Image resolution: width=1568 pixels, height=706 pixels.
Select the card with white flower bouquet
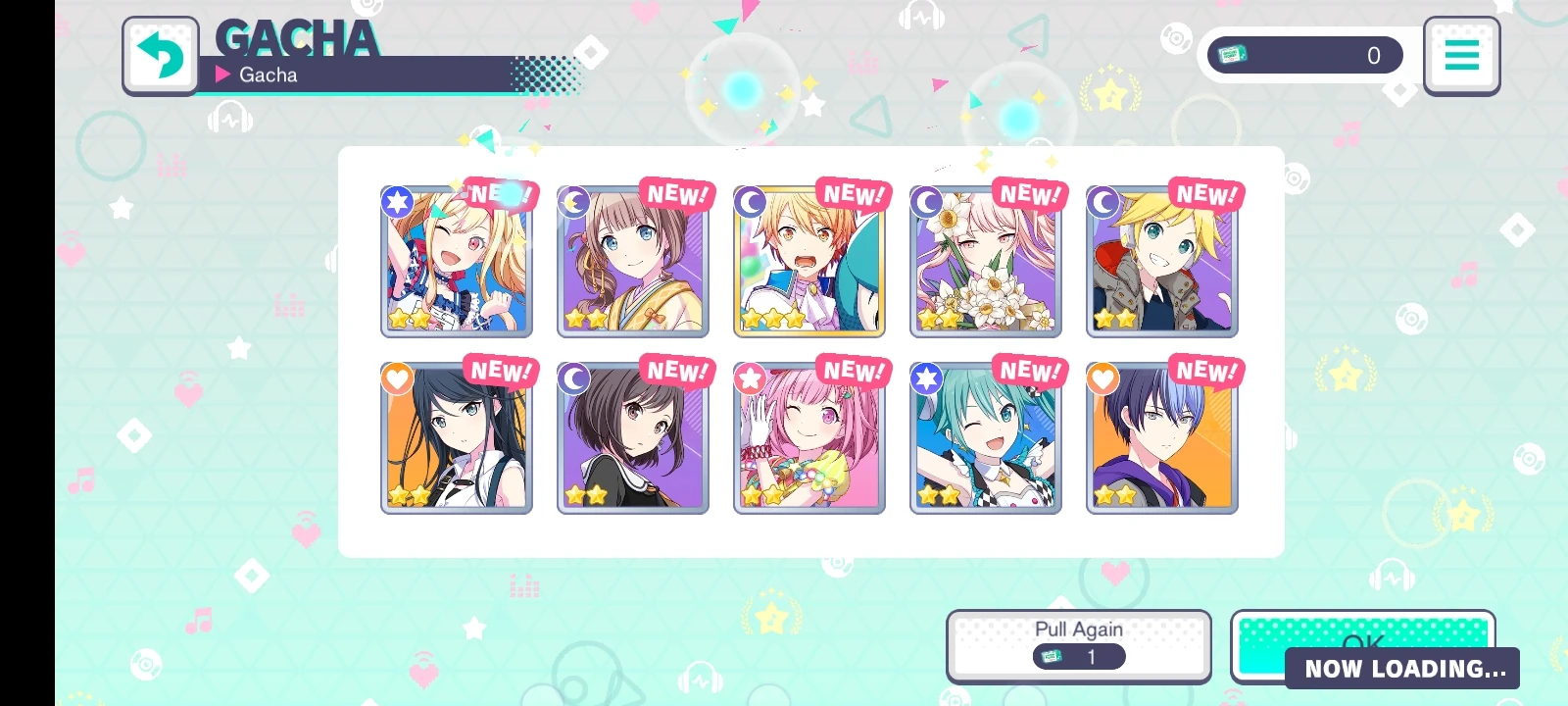tap(985, 260)
